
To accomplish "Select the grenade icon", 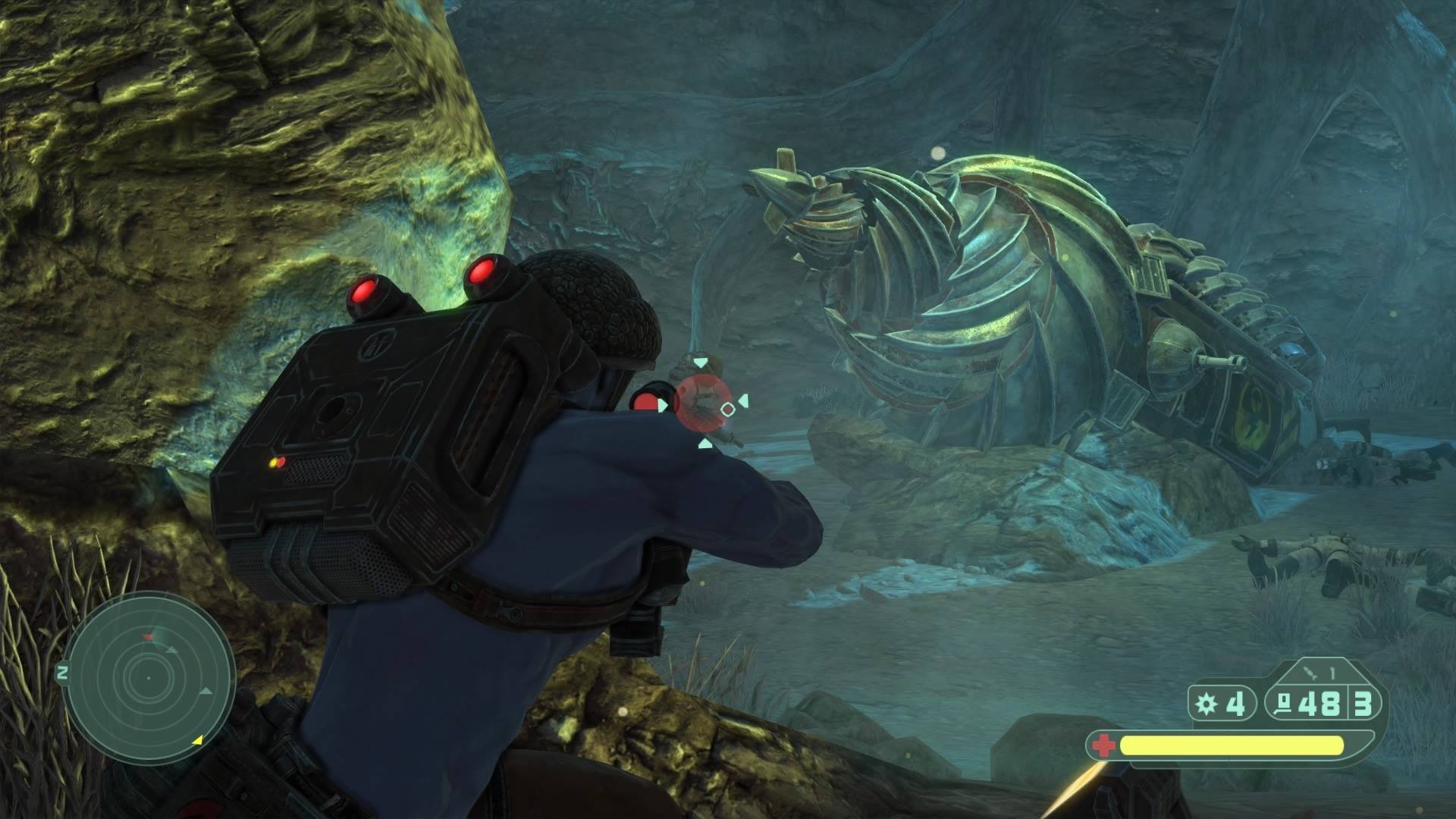I will pyautogui.click(x=1205, y=705).
